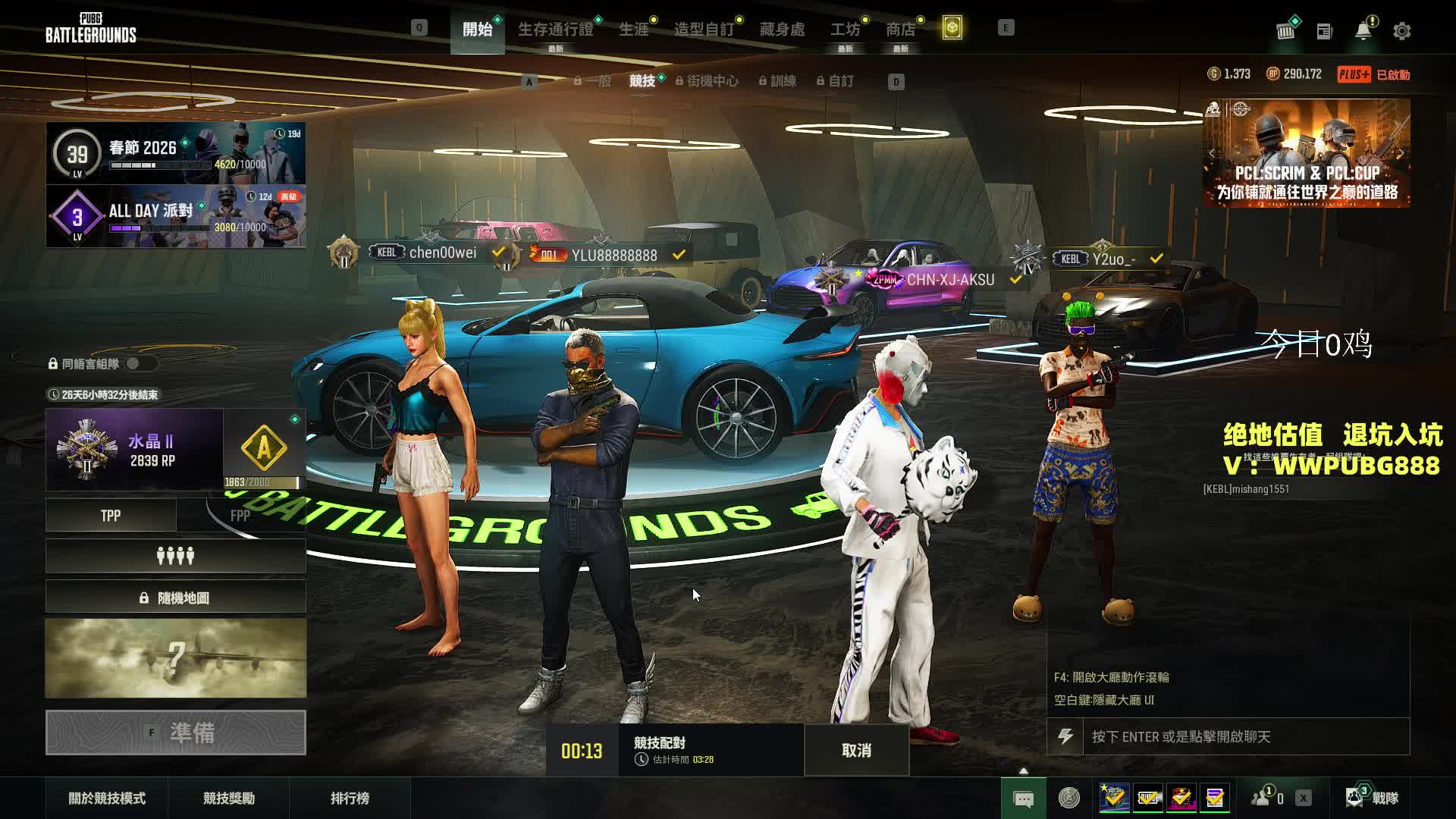View 競技獎勵 ranked rewards
The image size is (1456, 819).
point(229,798)
